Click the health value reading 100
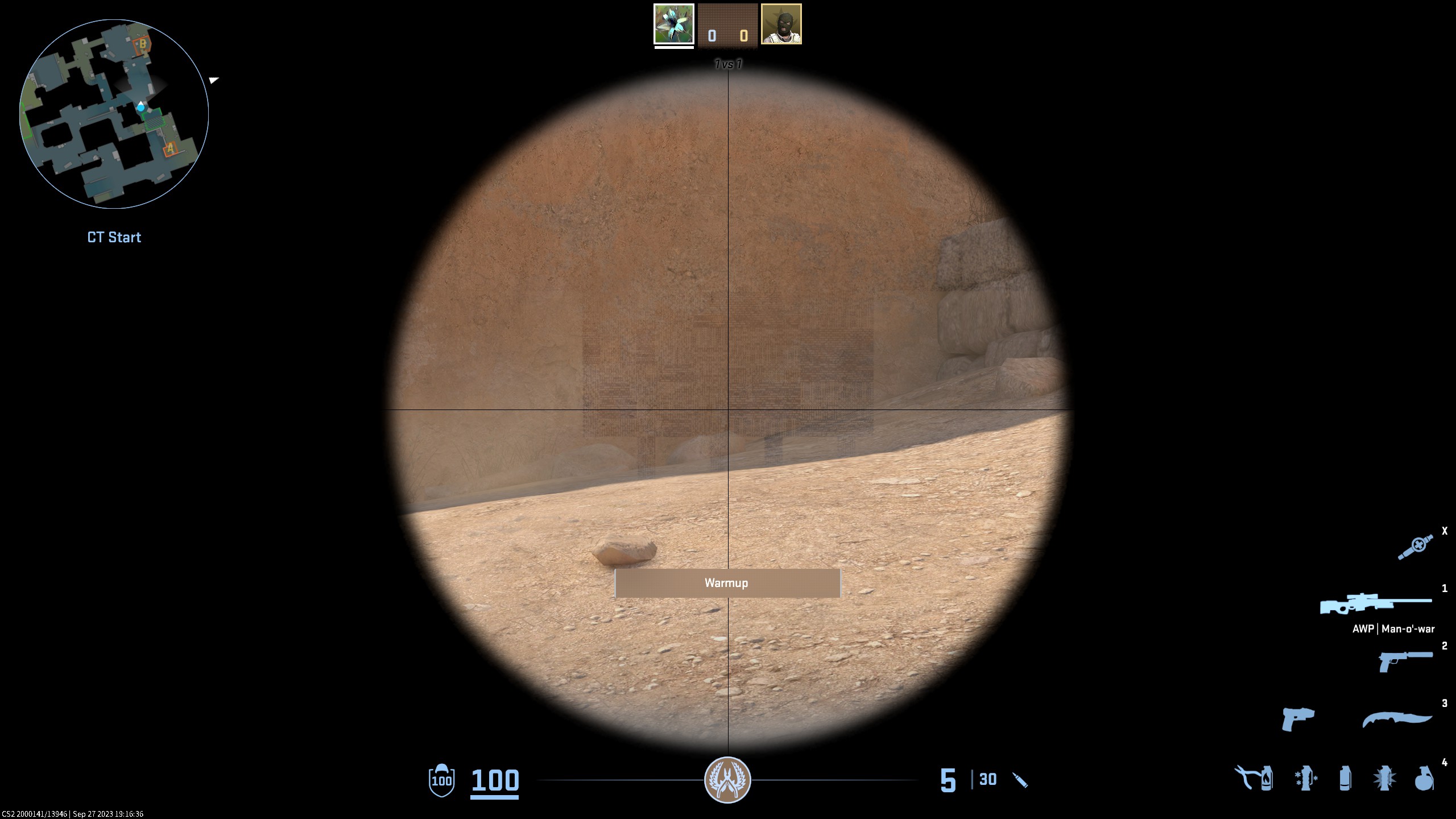1456x819 pixels. (x=495, y=781)
